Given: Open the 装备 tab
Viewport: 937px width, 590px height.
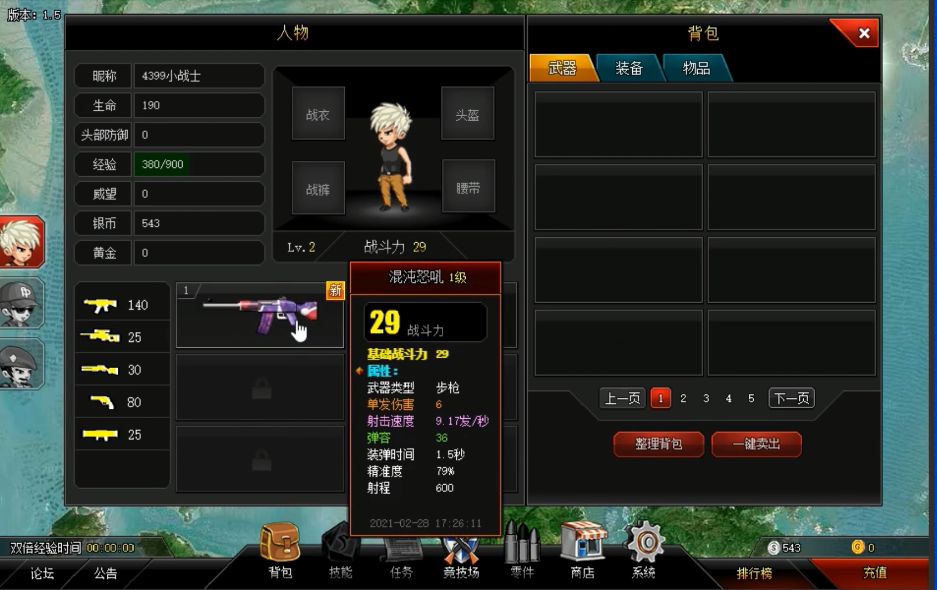Looking at the screenshot, I should coord(628,68).
